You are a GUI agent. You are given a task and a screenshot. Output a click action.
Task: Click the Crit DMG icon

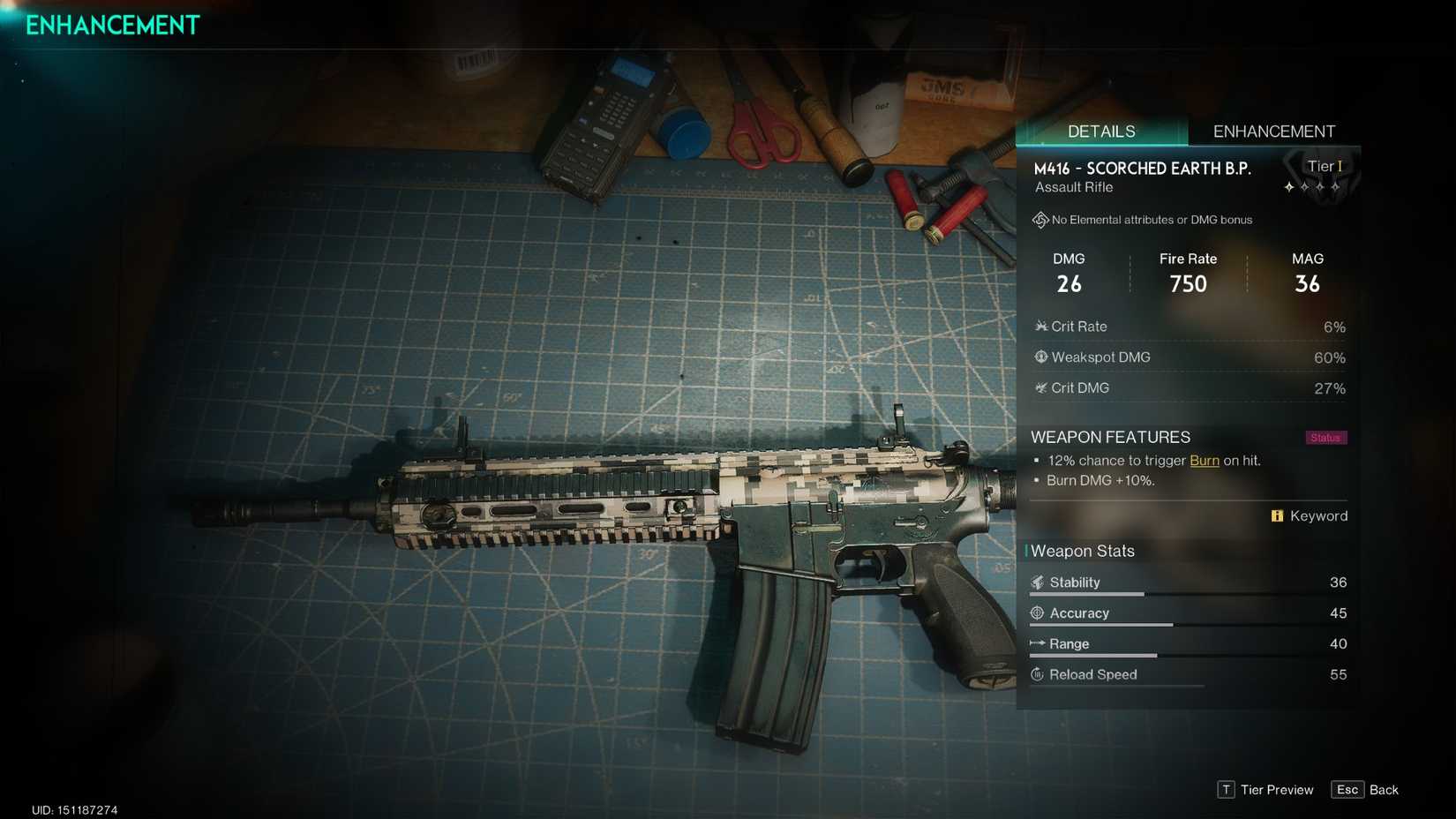pyautogui.click(x=1042, y=388)
